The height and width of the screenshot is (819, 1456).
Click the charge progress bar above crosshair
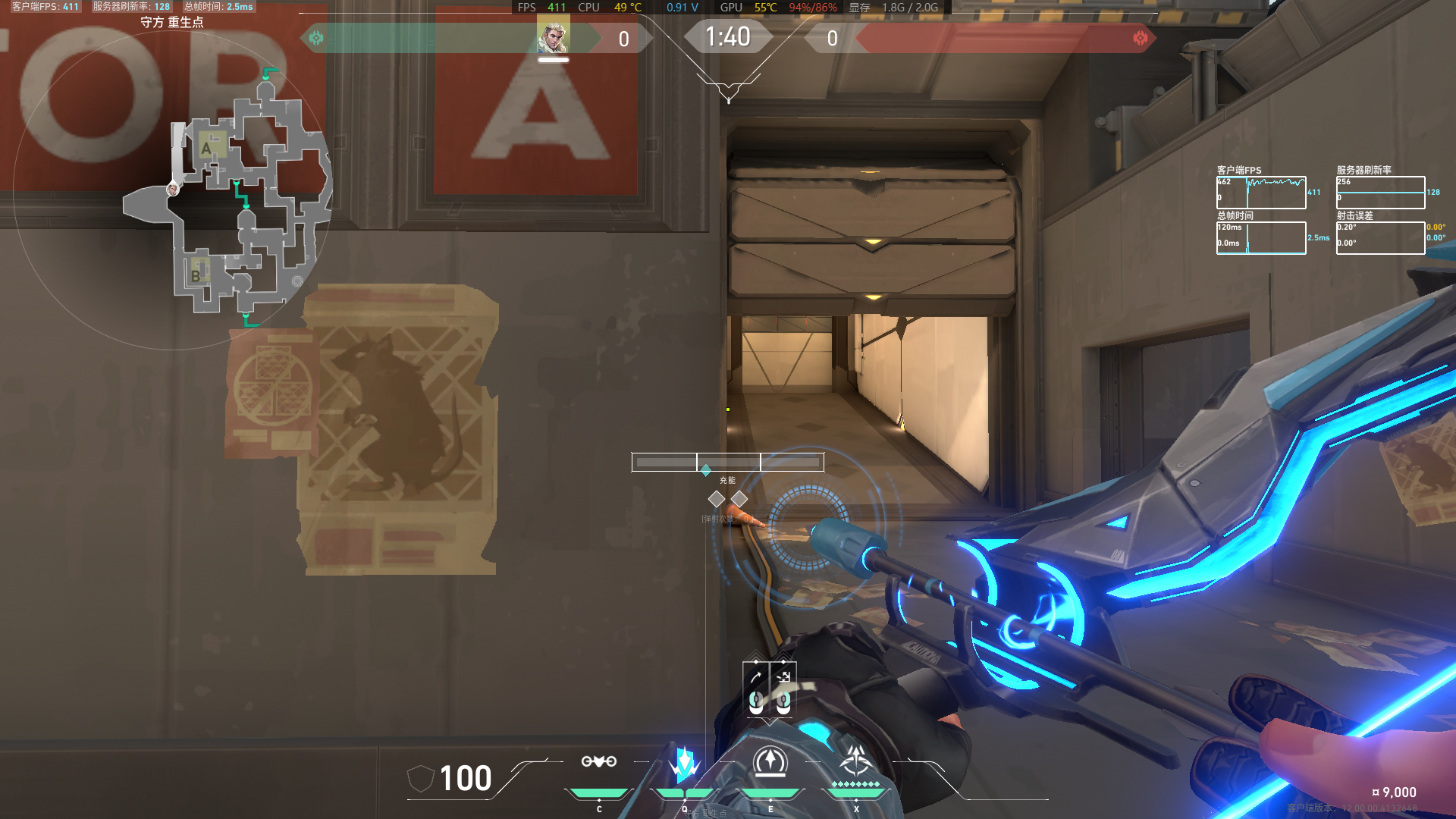point(727,460)
